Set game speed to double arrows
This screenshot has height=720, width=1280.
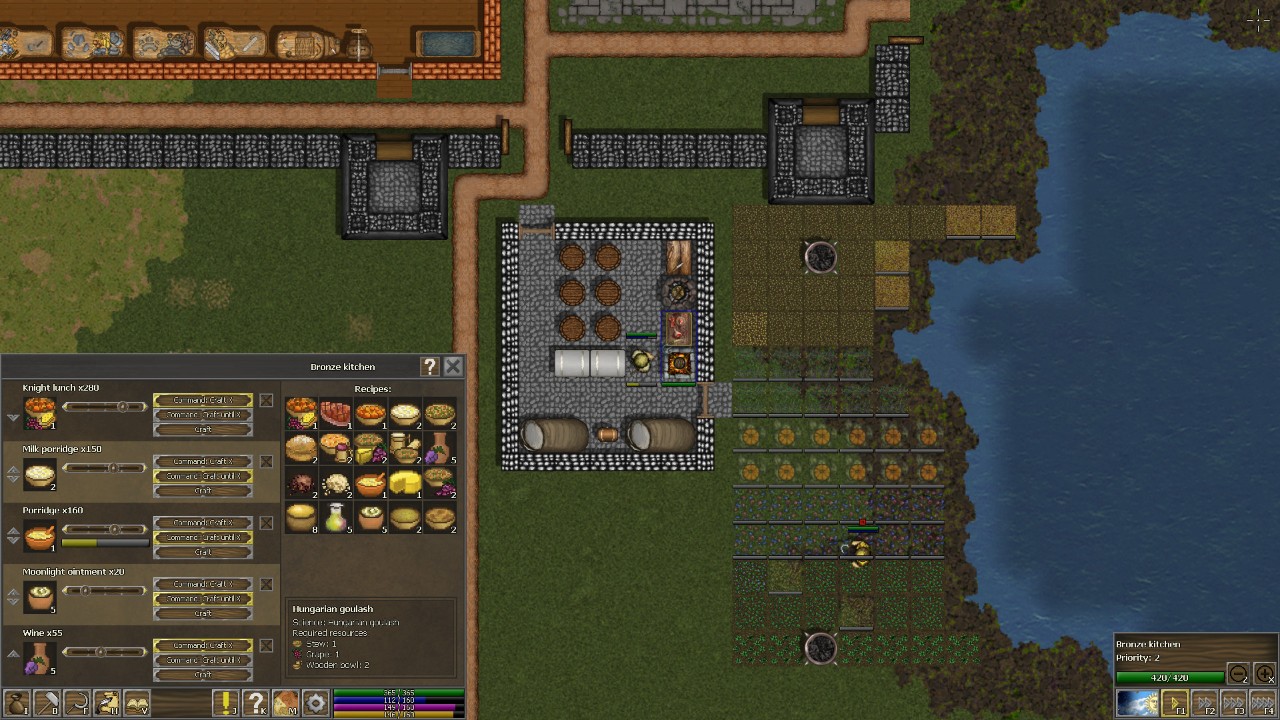(1205, 703)
